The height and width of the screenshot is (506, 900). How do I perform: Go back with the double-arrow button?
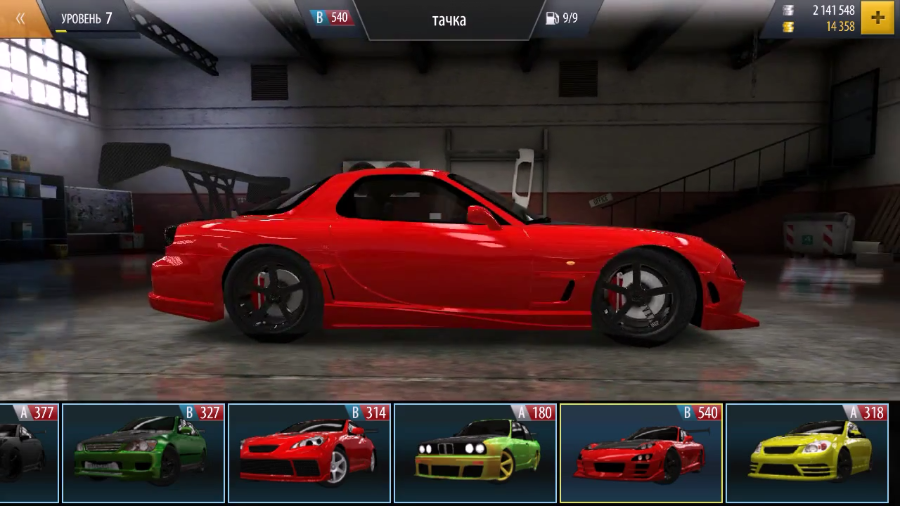click(x=20, y=18)
